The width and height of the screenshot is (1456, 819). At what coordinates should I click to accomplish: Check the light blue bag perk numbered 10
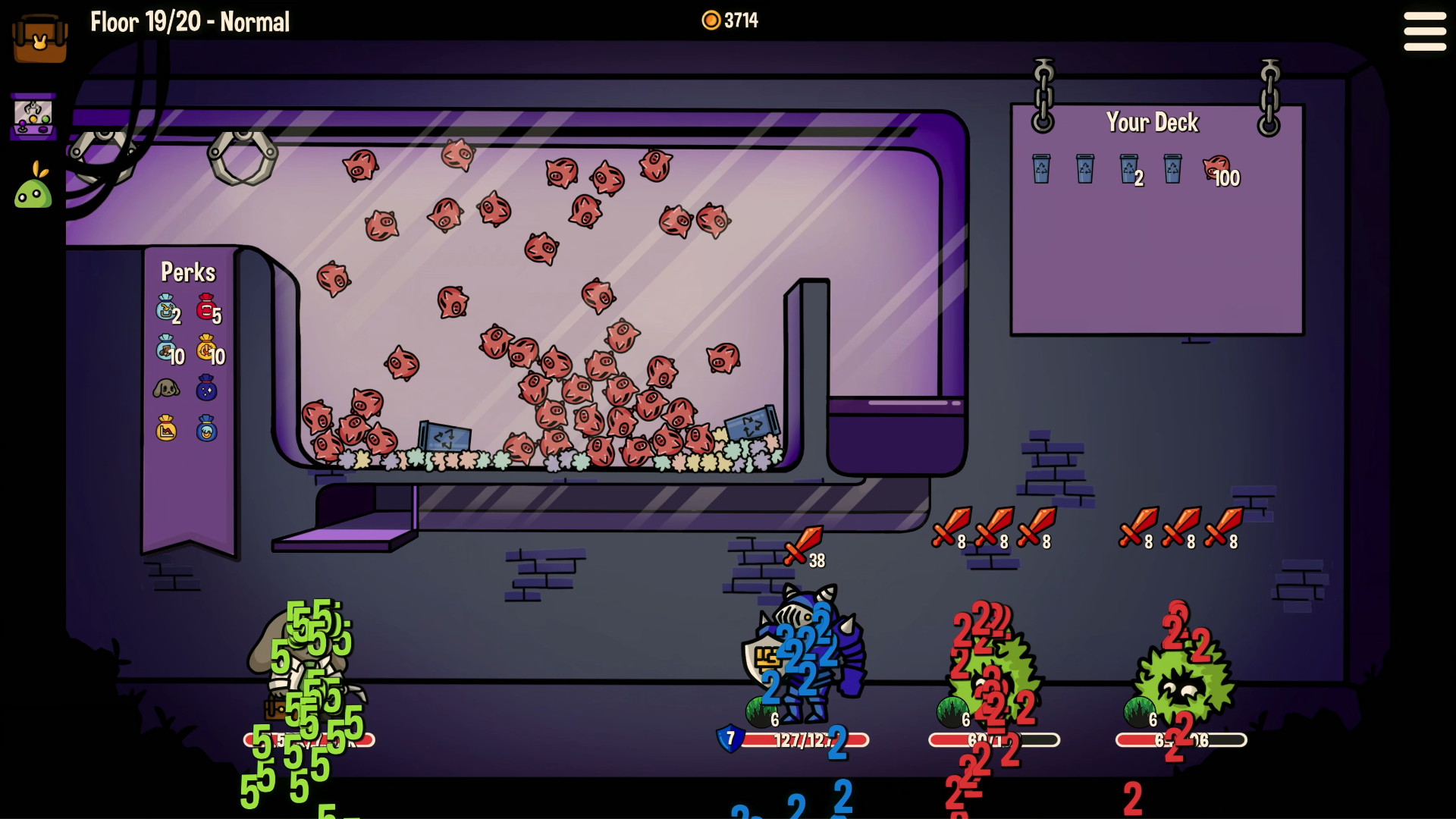[166, 349]
